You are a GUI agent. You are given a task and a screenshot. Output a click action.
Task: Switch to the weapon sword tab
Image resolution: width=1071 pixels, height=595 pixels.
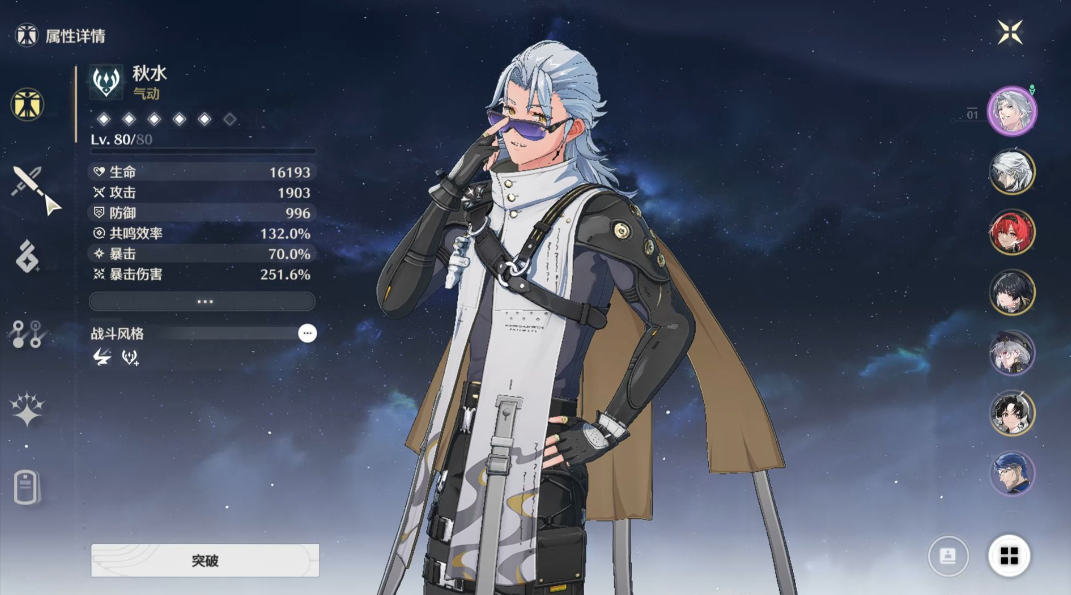pos(34,187)
